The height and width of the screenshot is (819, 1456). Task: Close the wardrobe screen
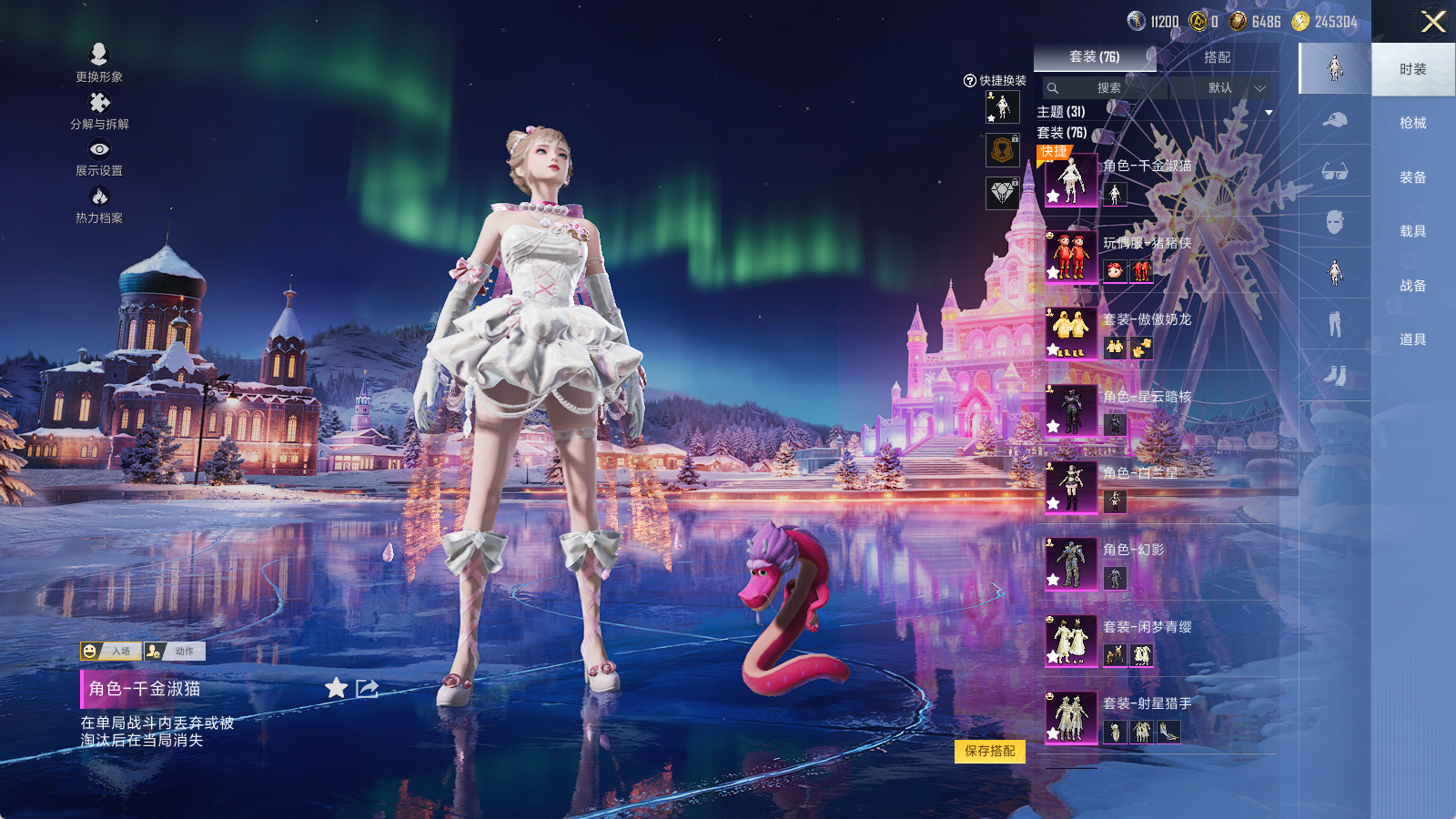[1432, 22]
